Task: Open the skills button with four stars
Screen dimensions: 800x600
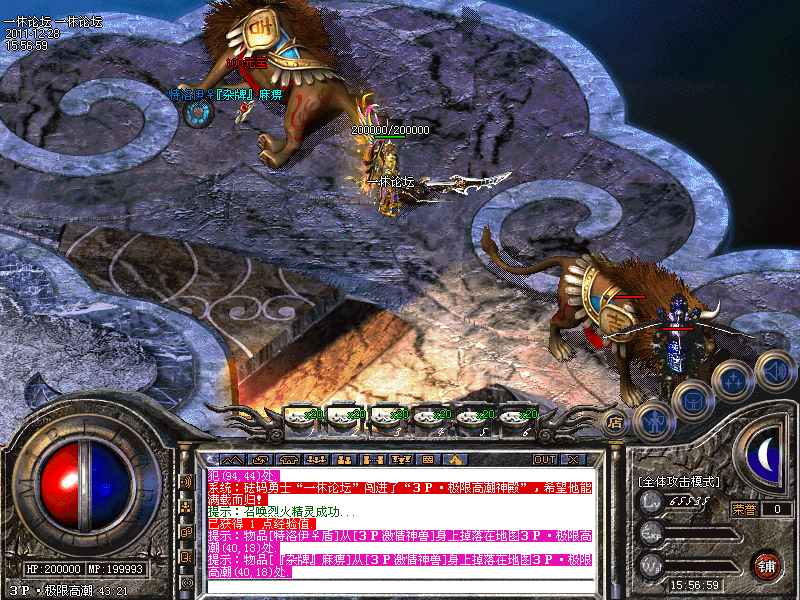Action: point(731,379)
